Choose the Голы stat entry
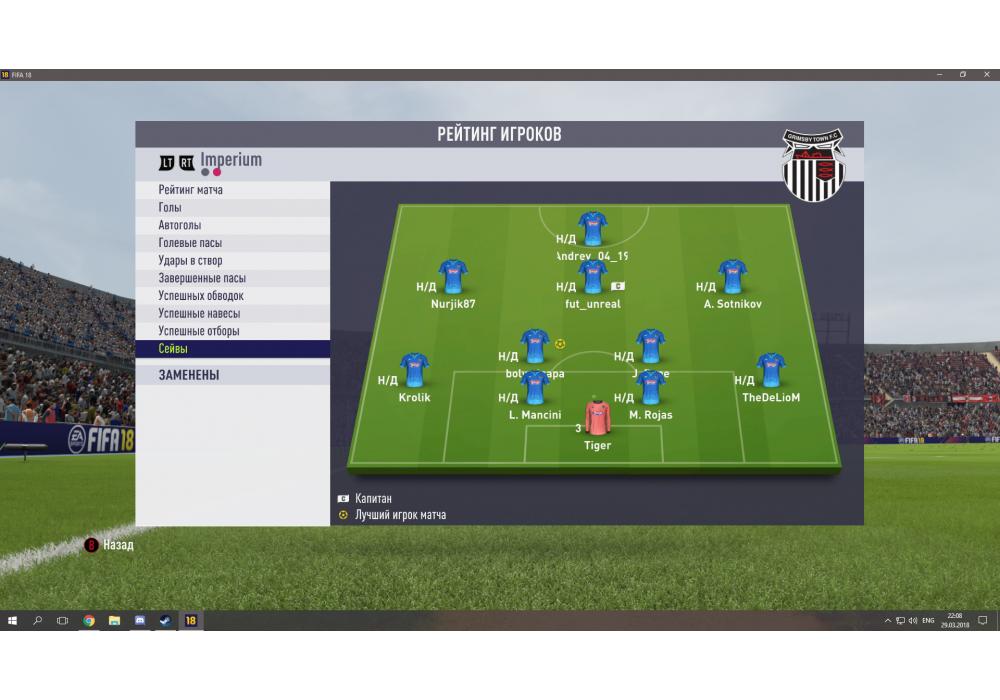This screenshot has height=700, width=1000. click(x=170, y=208)
